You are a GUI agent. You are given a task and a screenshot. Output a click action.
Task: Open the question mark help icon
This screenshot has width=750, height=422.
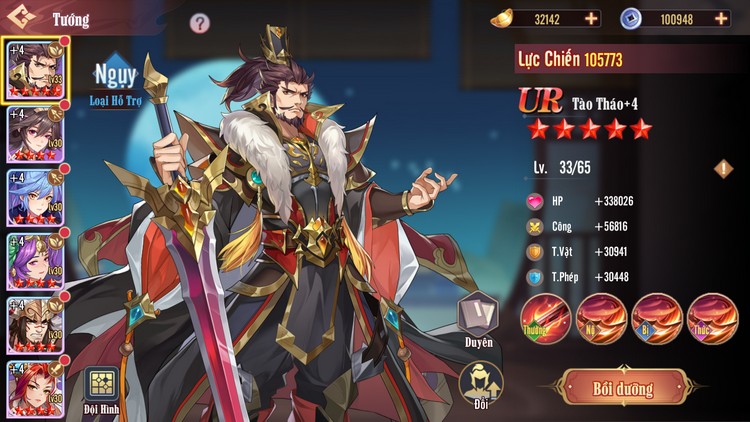200,22
